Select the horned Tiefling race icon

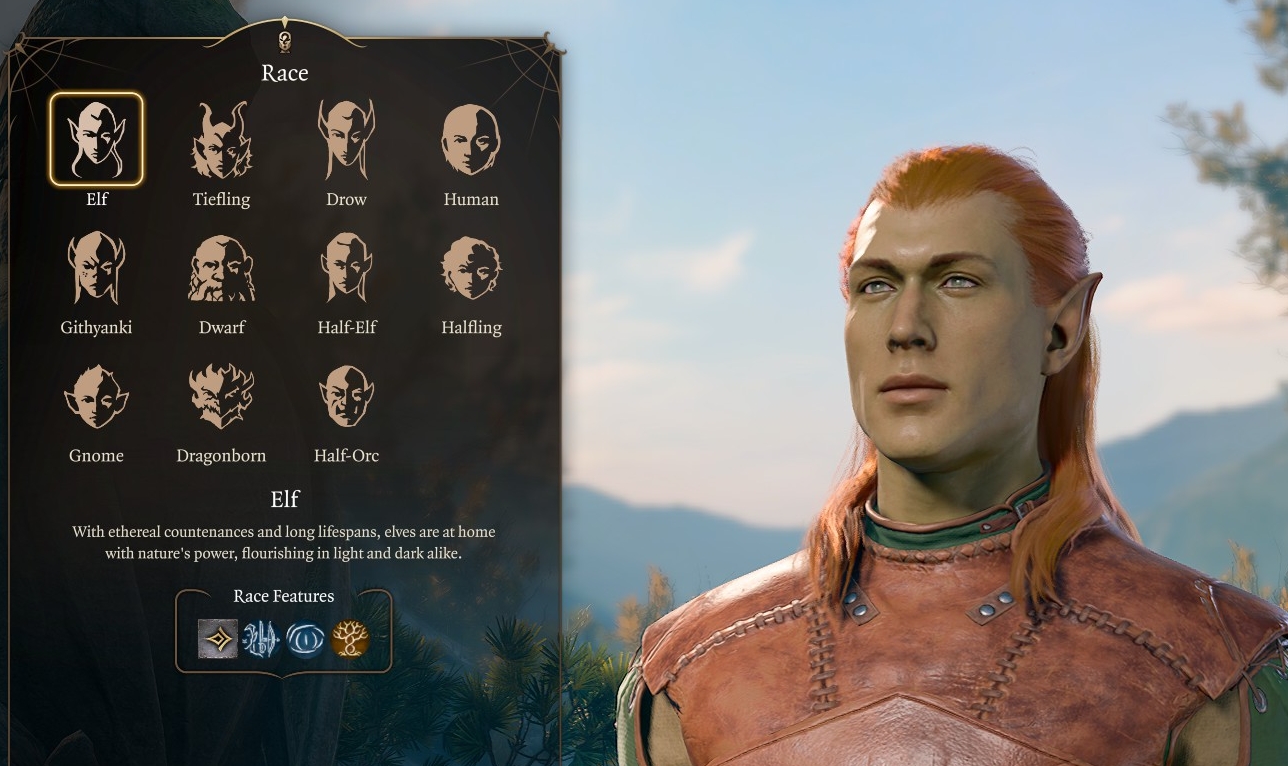coord(221,139)
